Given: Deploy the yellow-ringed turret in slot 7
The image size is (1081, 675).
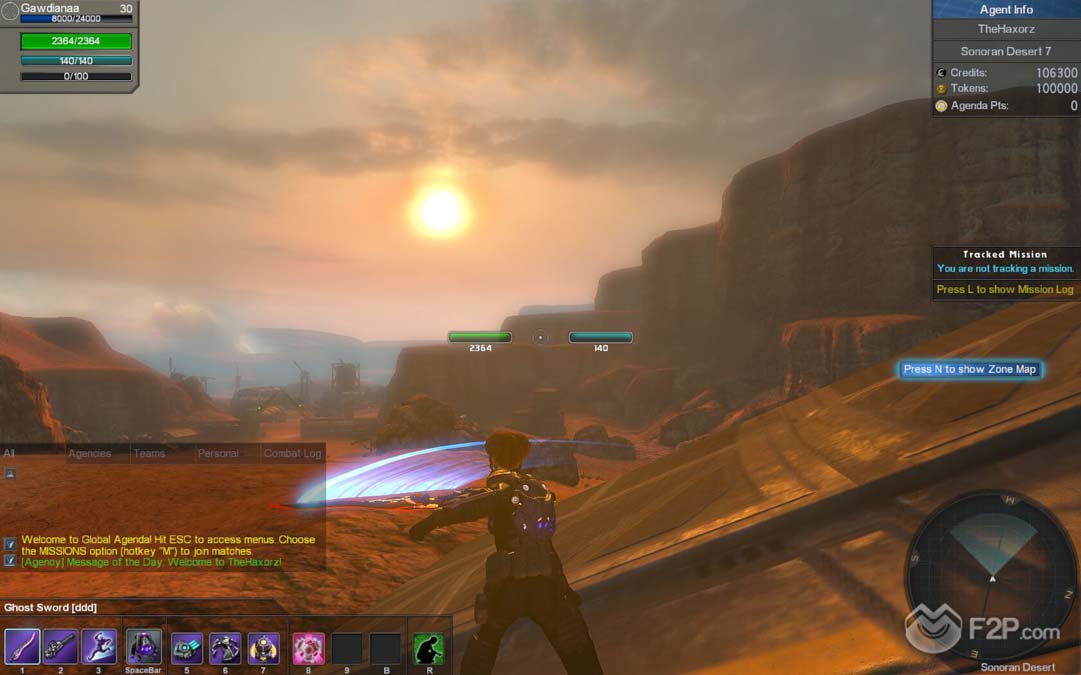Looking at the screenshot, I should 264,648.
